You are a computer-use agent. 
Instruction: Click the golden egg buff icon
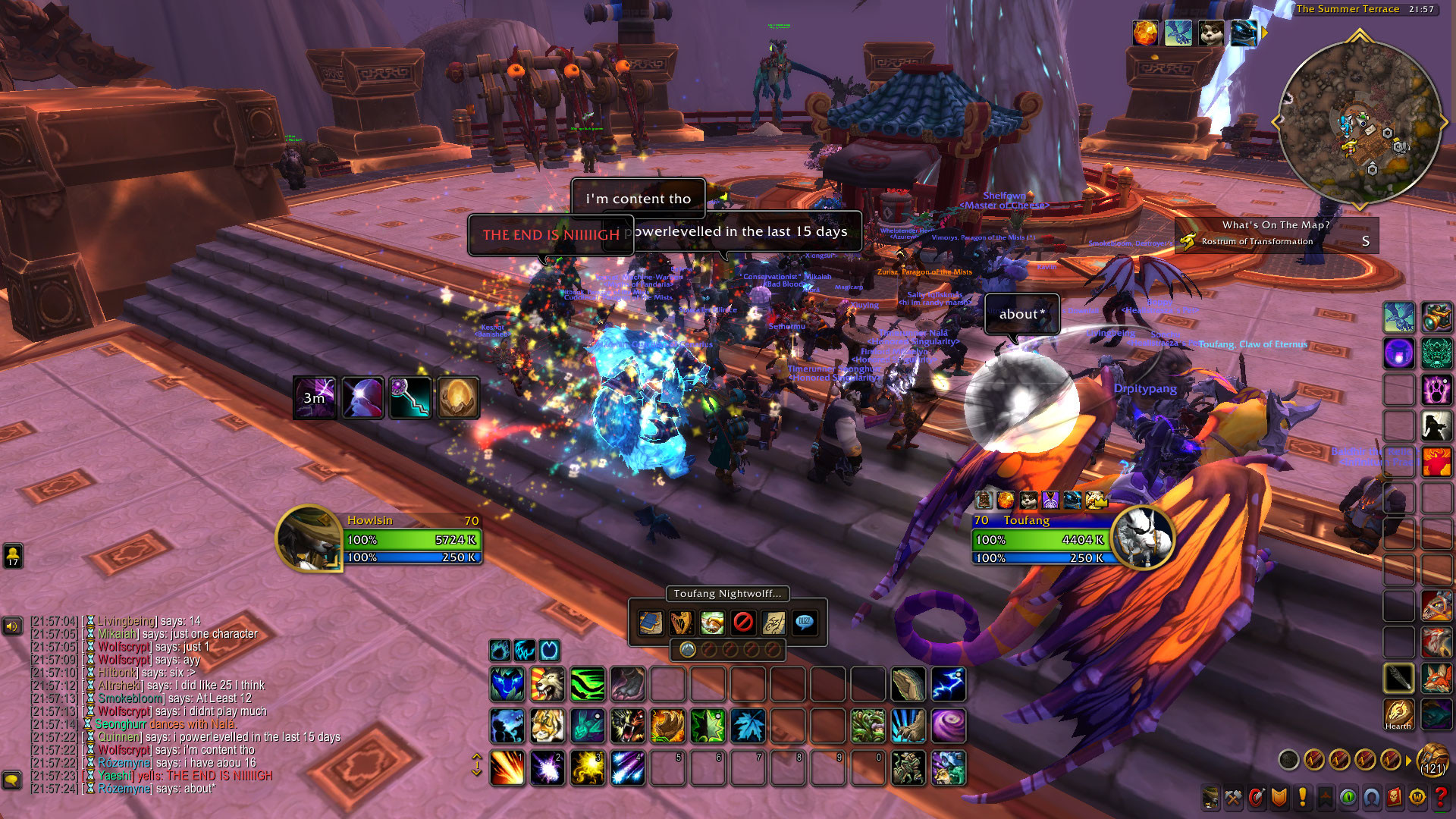(457, 397)
